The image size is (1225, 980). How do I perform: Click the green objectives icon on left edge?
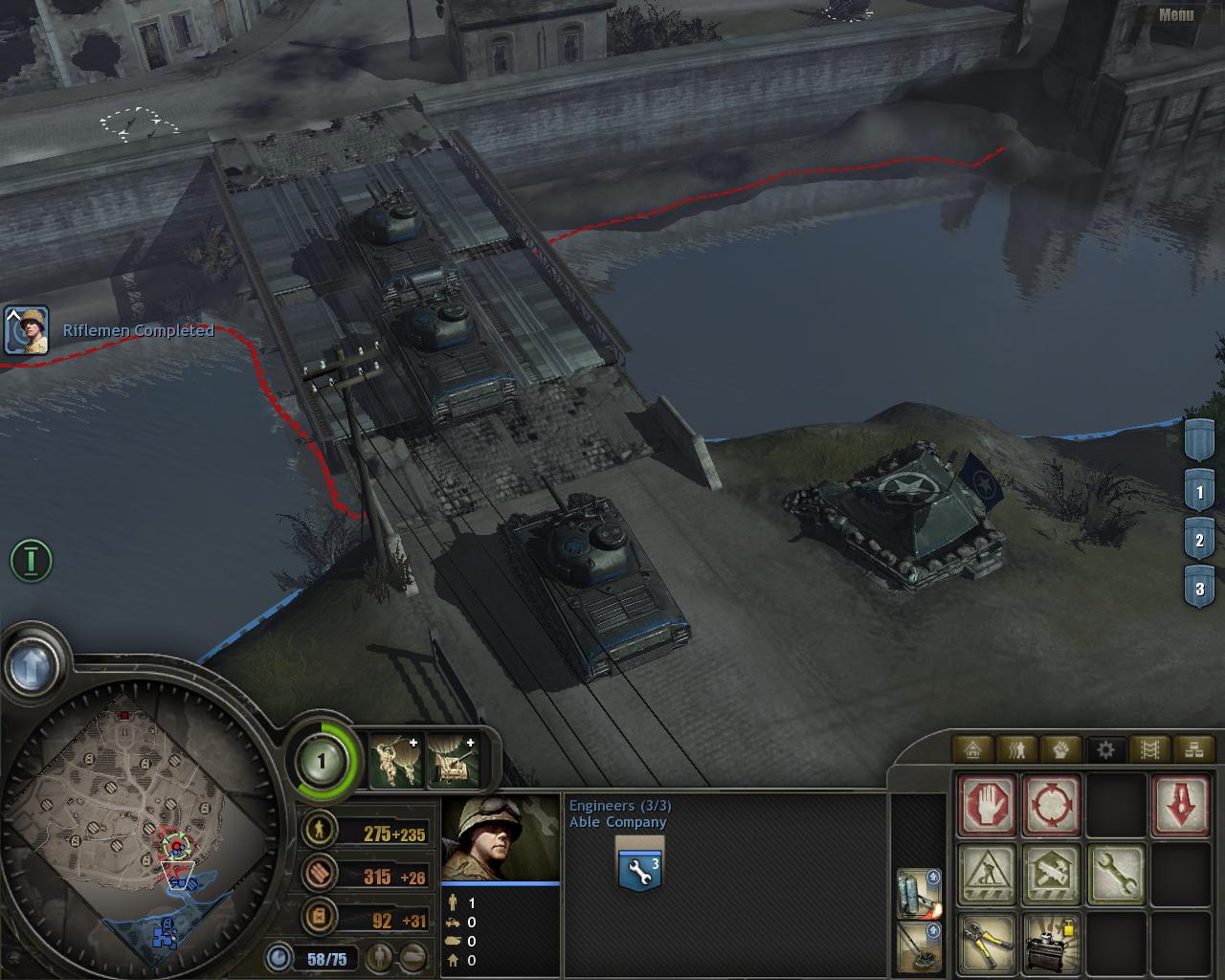click(31, 560)
